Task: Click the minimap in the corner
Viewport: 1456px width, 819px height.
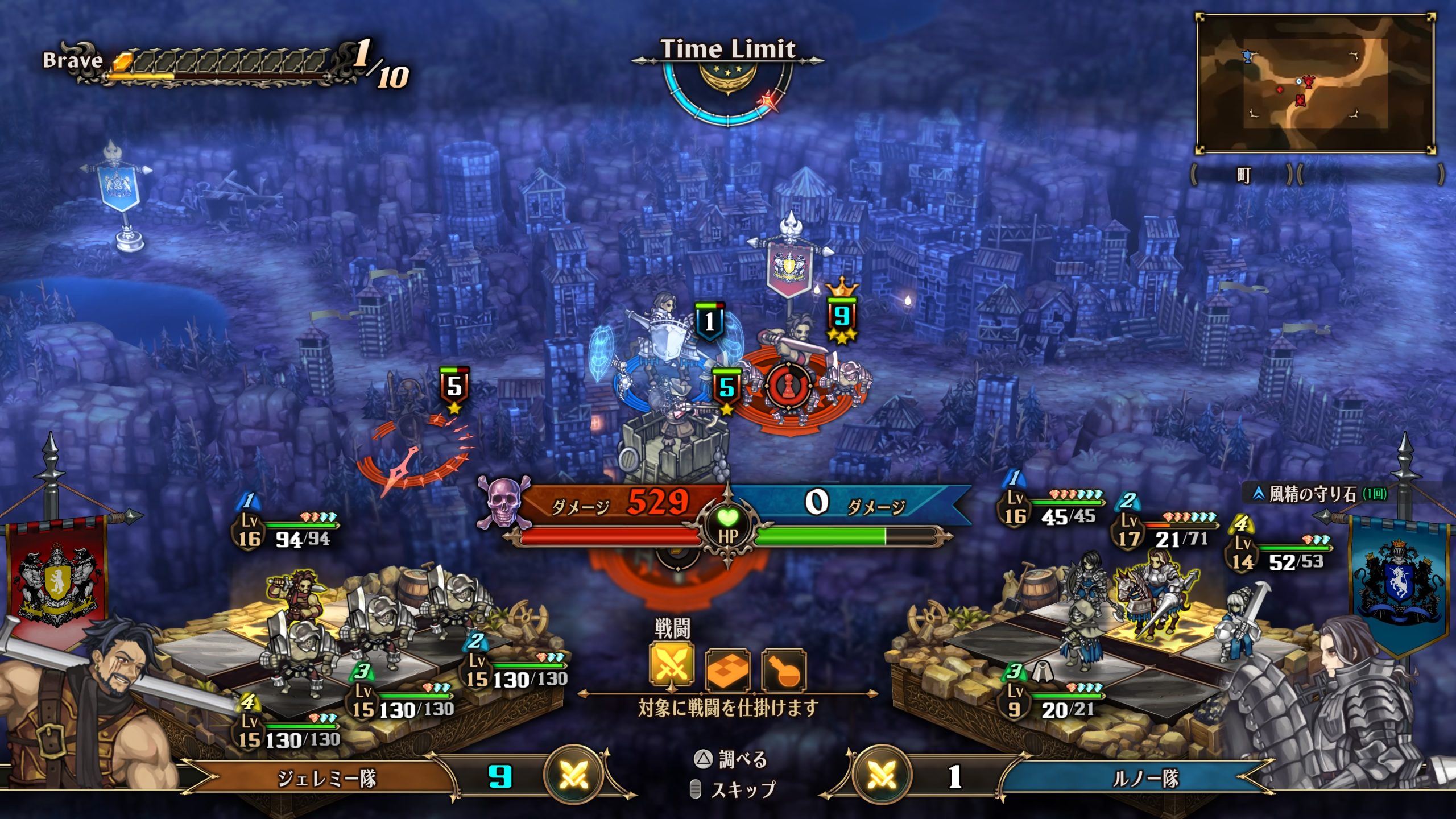Action: pos(1316,84)
